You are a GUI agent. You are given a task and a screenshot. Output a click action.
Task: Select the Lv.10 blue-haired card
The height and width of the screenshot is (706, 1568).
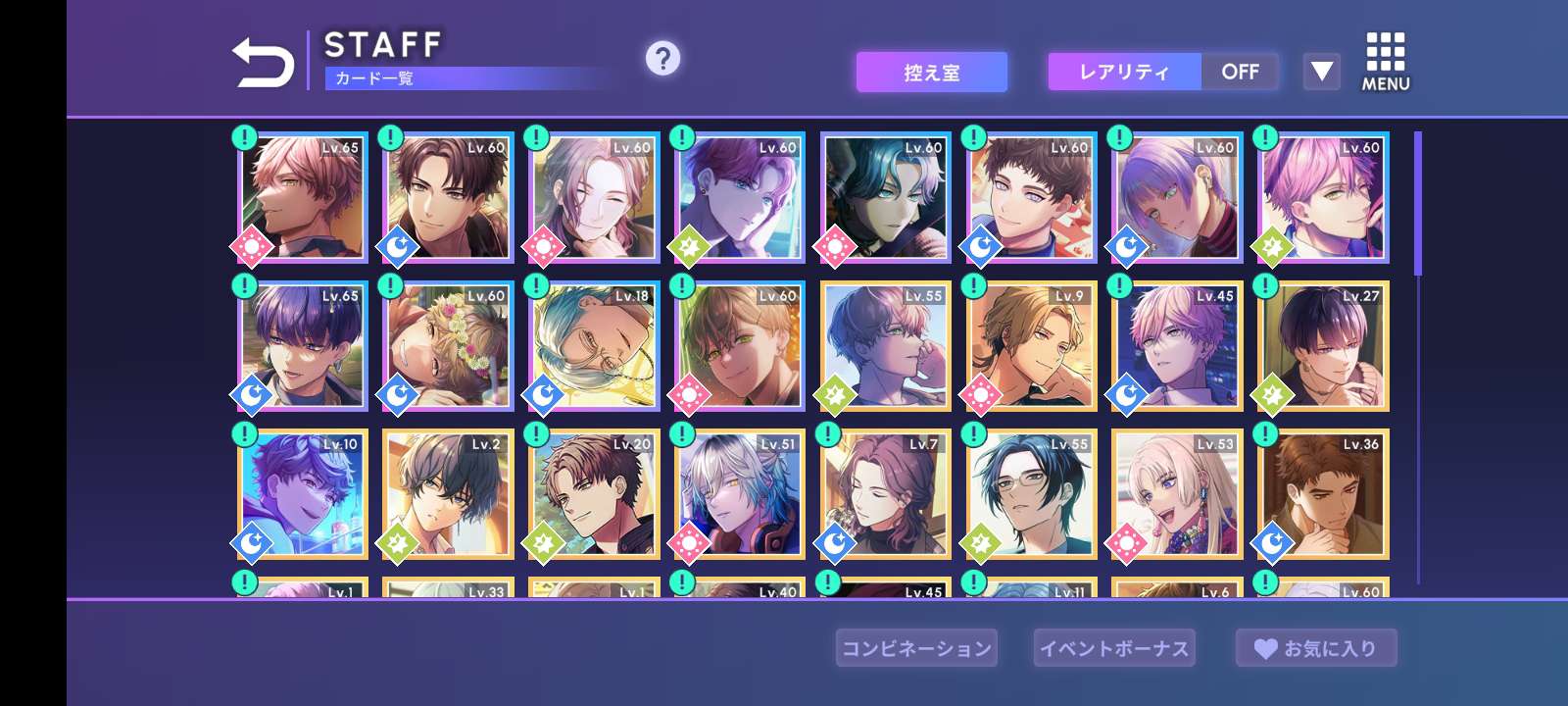(303, 493)
